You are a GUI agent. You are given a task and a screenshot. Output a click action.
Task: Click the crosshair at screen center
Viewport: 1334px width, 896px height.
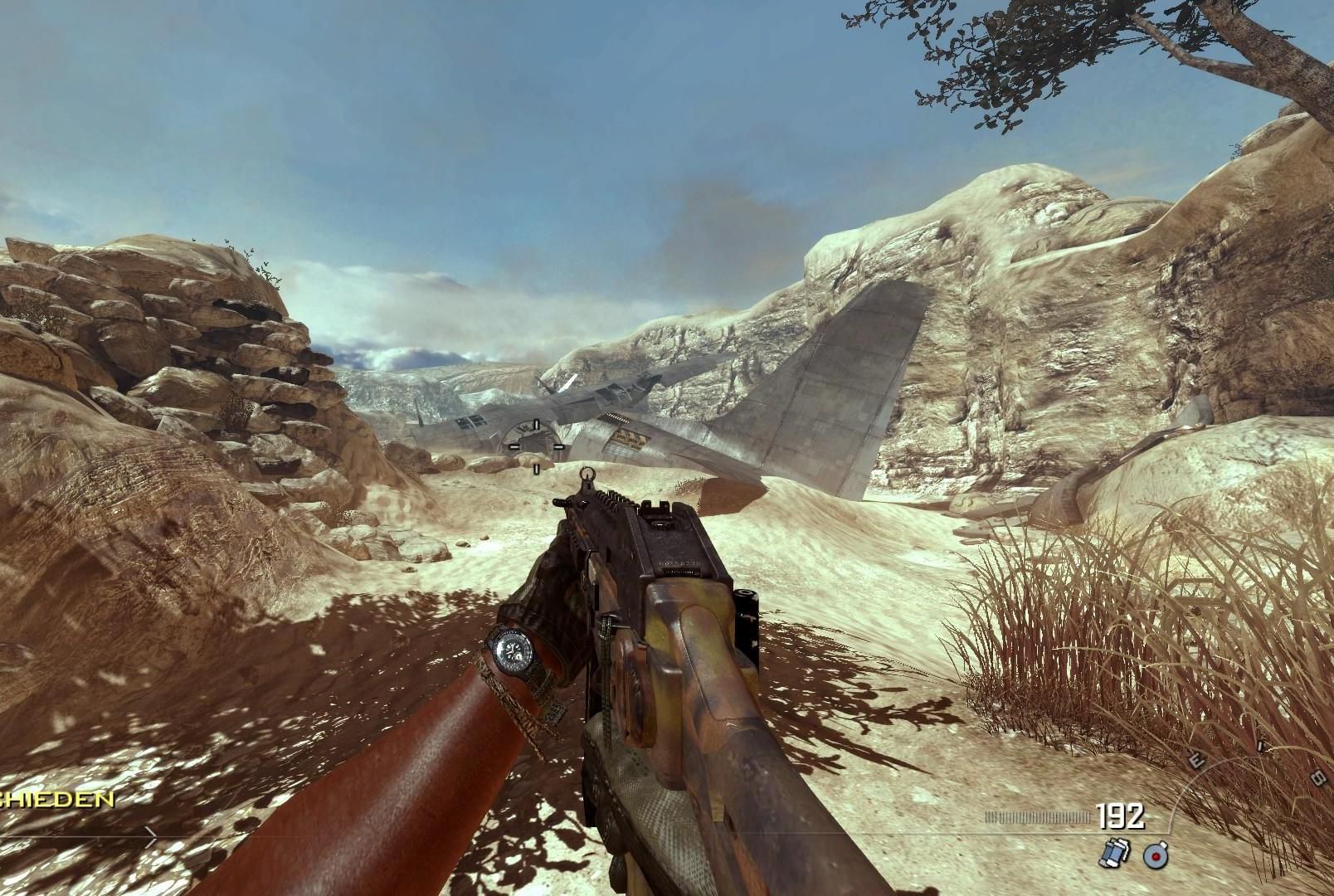[x=535, y=446]
